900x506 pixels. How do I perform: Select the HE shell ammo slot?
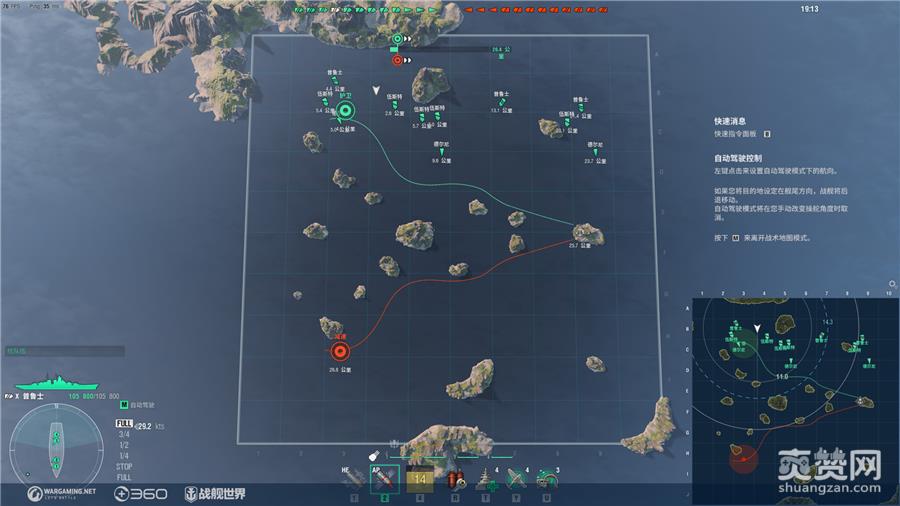pos(353,480)
